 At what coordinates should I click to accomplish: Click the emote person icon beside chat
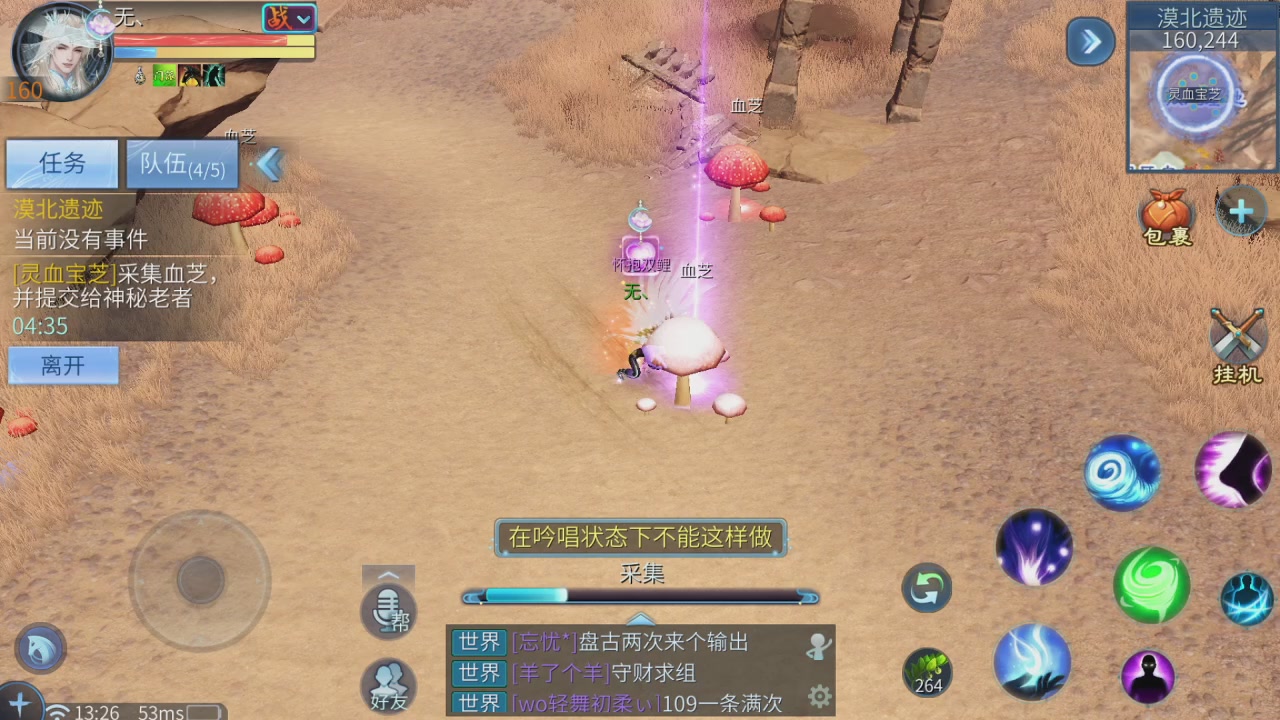(x=817, y=646)
